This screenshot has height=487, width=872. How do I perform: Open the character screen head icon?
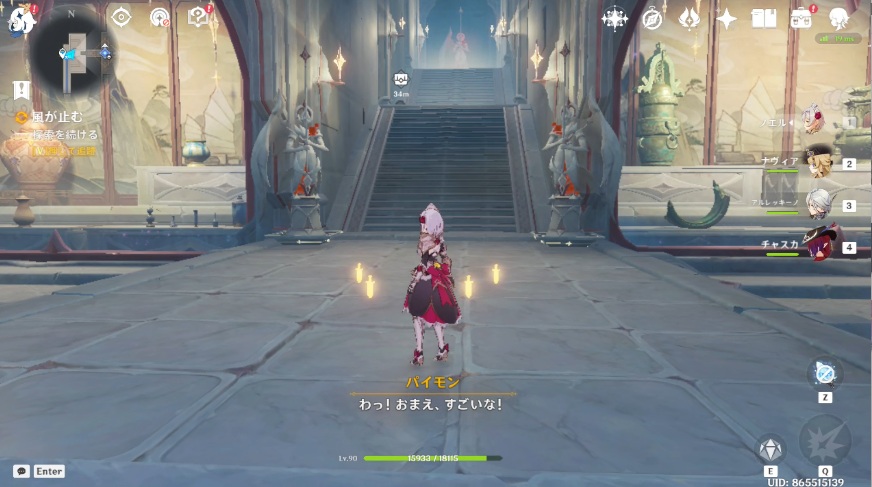coord(839,18)
